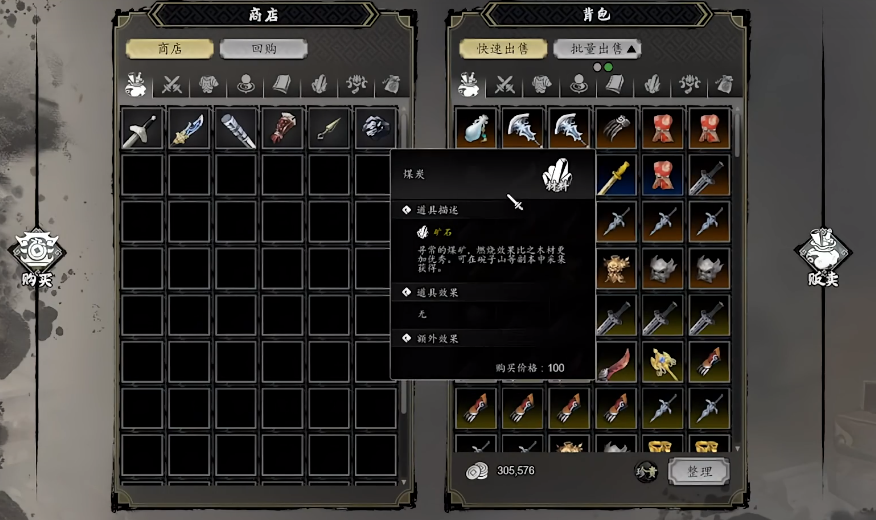Switch to the 回购 buyback tab
Screen dimensions: 876x520
263,49
